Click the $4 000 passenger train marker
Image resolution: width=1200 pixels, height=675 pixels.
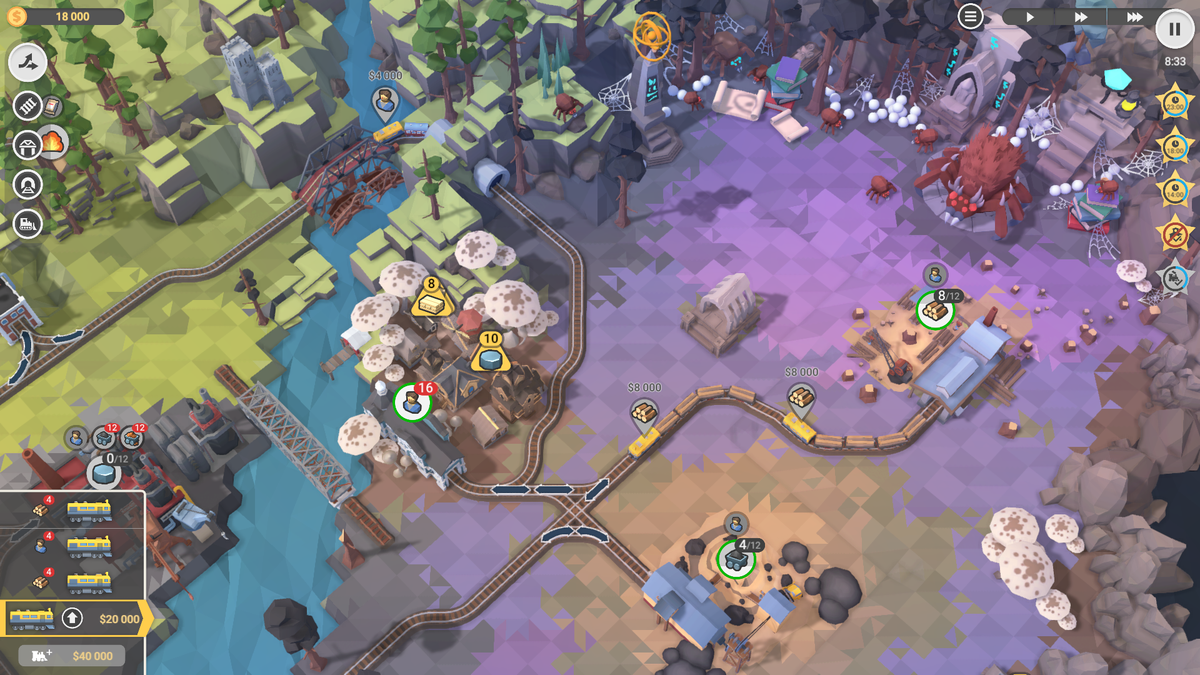click(x=383, y=100)
